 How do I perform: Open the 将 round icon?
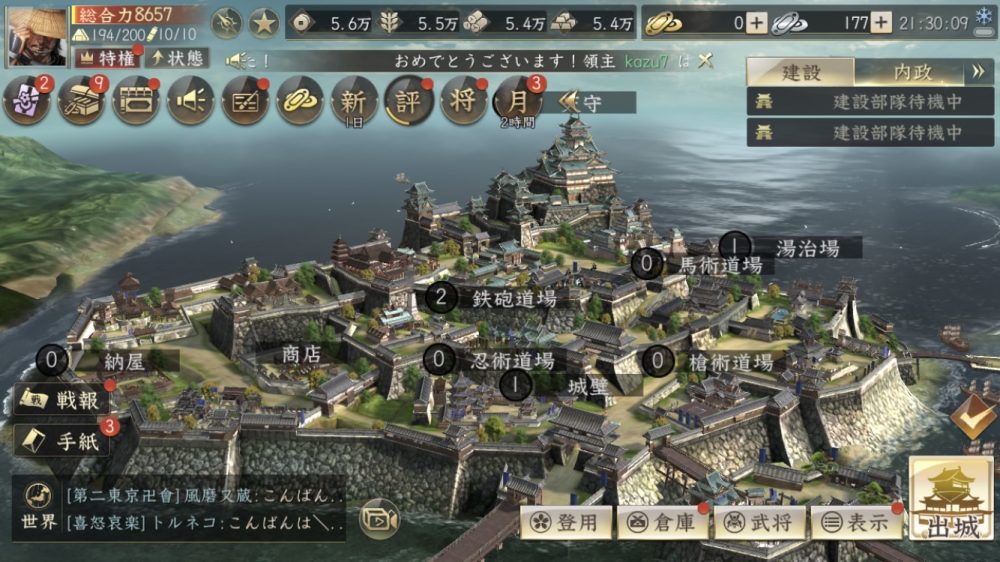(x=463, y=101)
